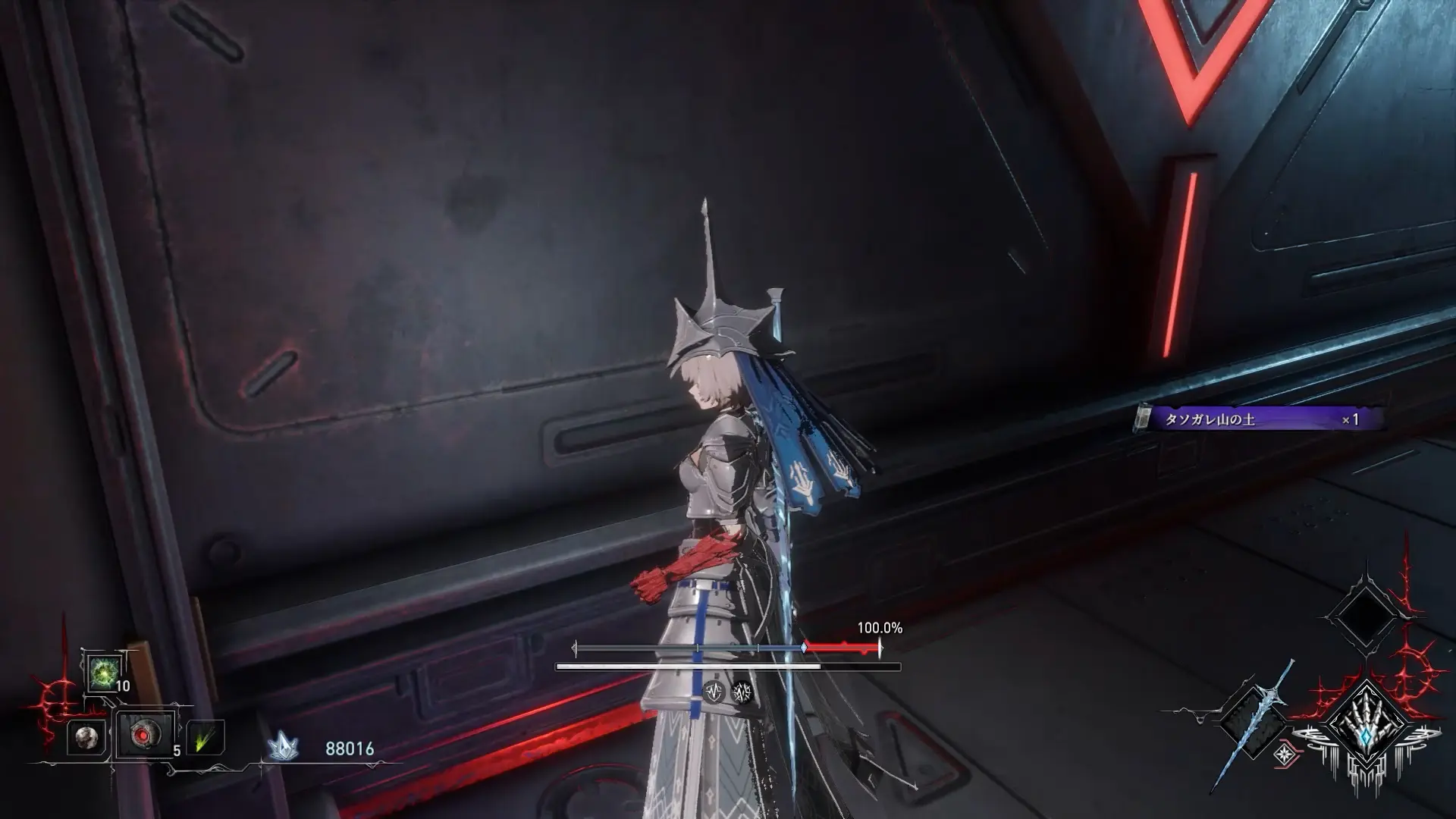Image resolution: width=1456 pixels, height=819 pixels.
Task: Click the small starburst diamond icon
Action: point(1284,753)
